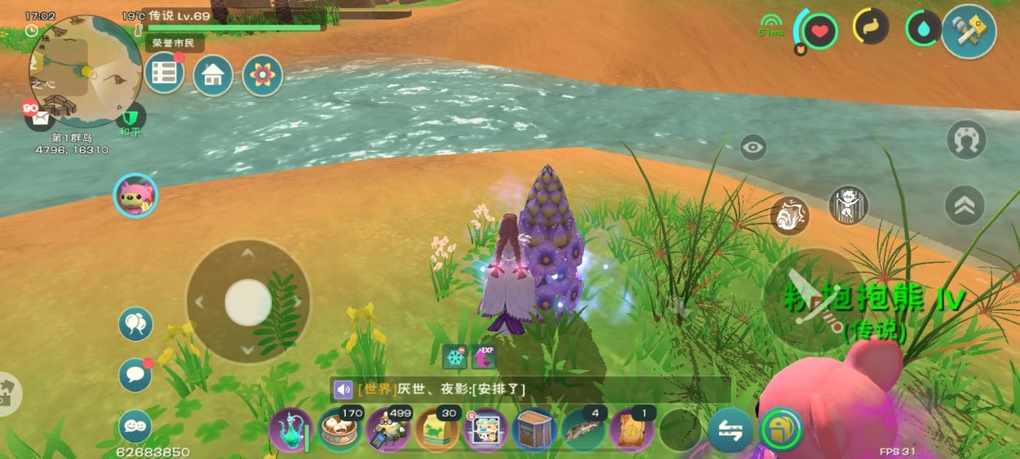The height and width of the screenshot is (459, 1020).
Task: Jump with the double chevron button
Action: tap(965, 205)
